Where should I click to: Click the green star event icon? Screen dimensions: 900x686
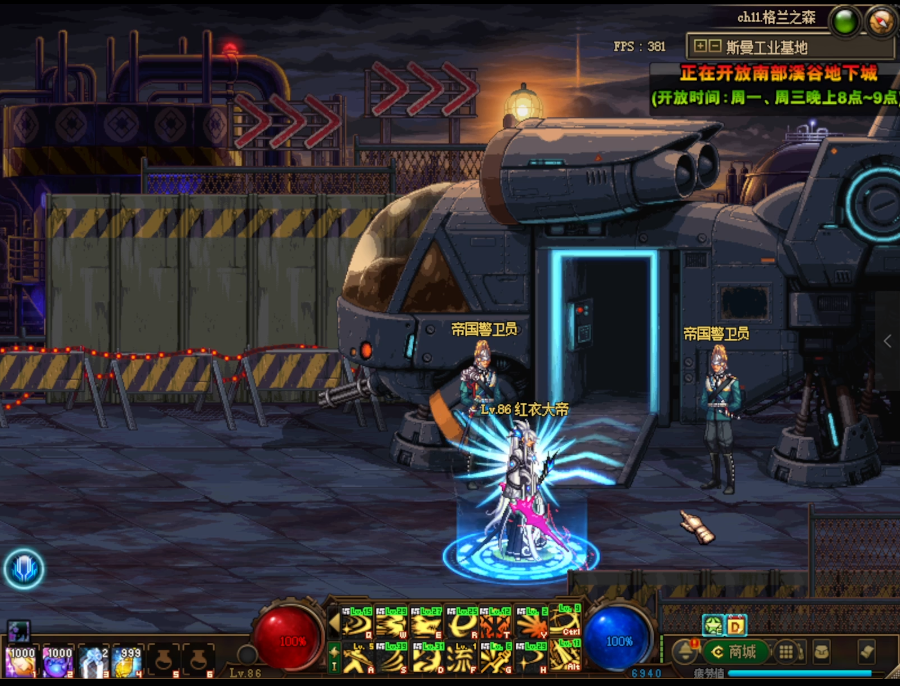click(x=713, y=625)
